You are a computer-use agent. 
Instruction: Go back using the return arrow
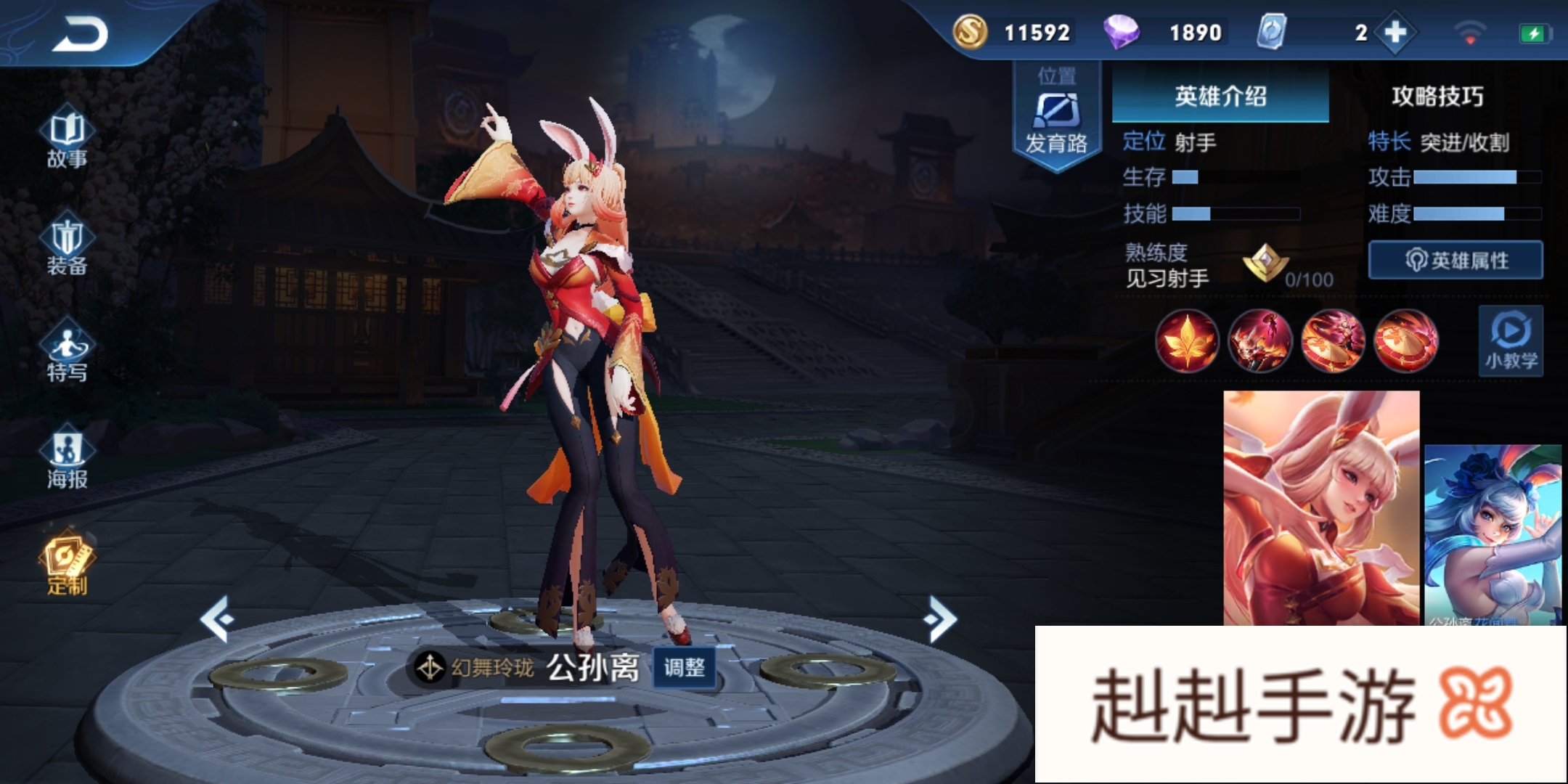(80, 34)
